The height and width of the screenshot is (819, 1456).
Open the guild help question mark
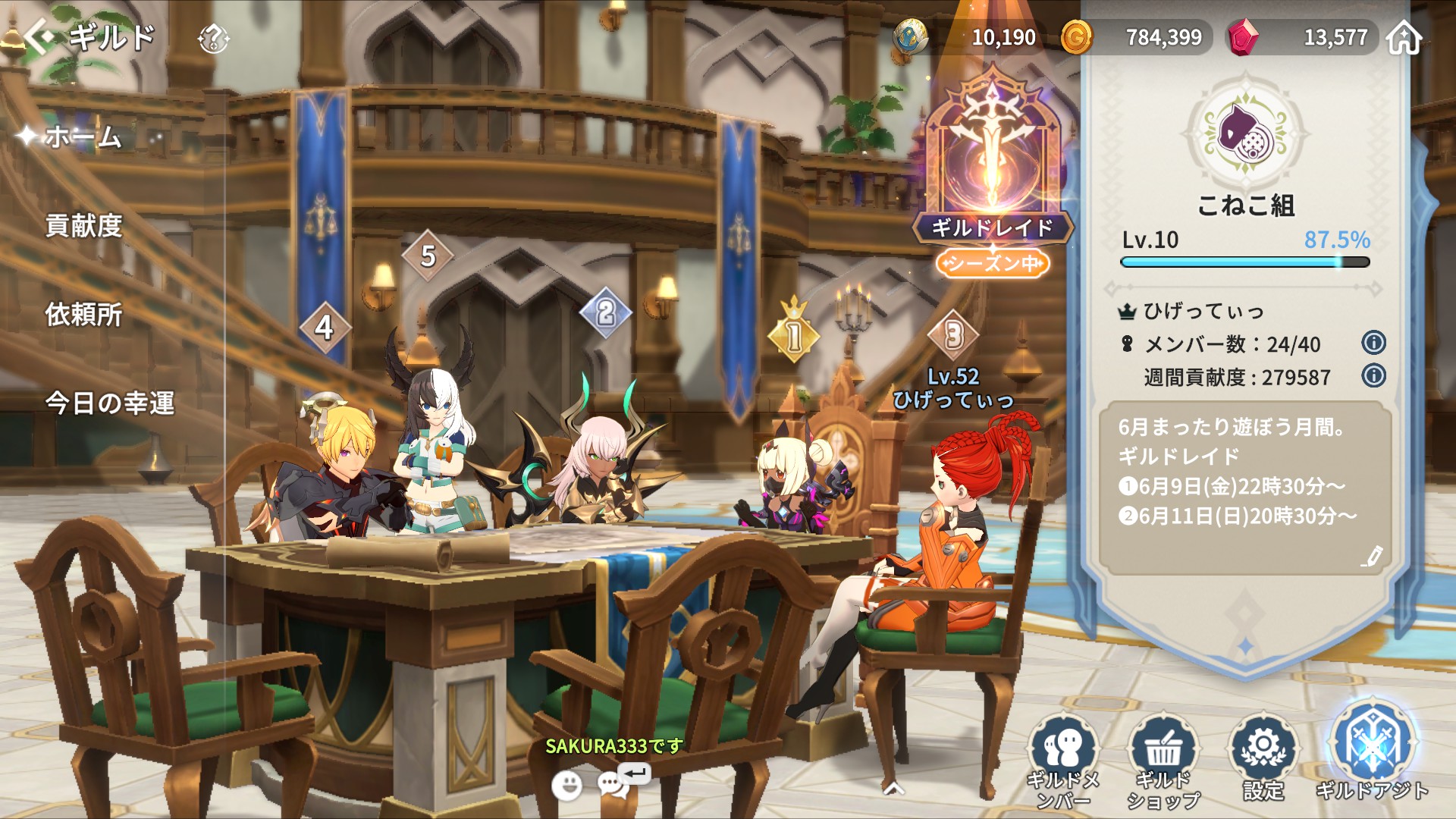(x=213, y=38)
